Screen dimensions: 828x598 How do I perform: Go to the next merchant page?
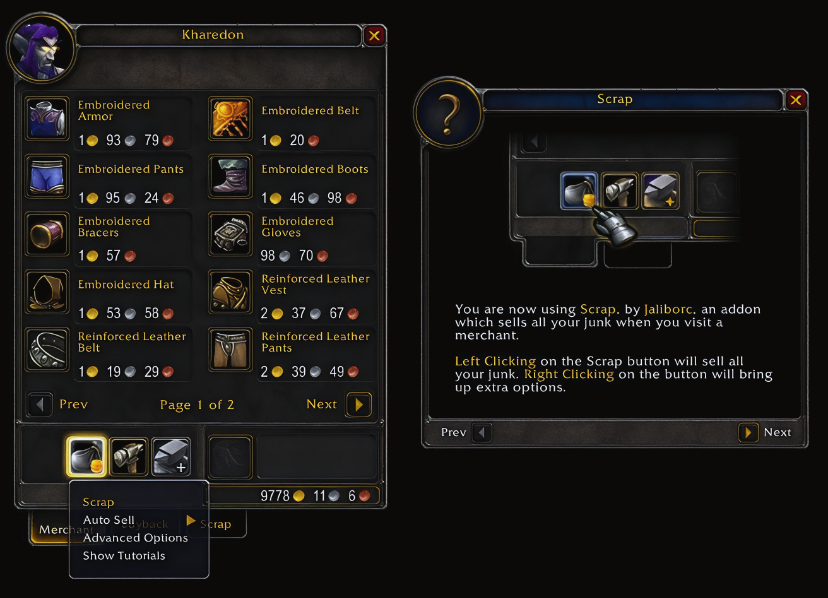coord(359,405)
